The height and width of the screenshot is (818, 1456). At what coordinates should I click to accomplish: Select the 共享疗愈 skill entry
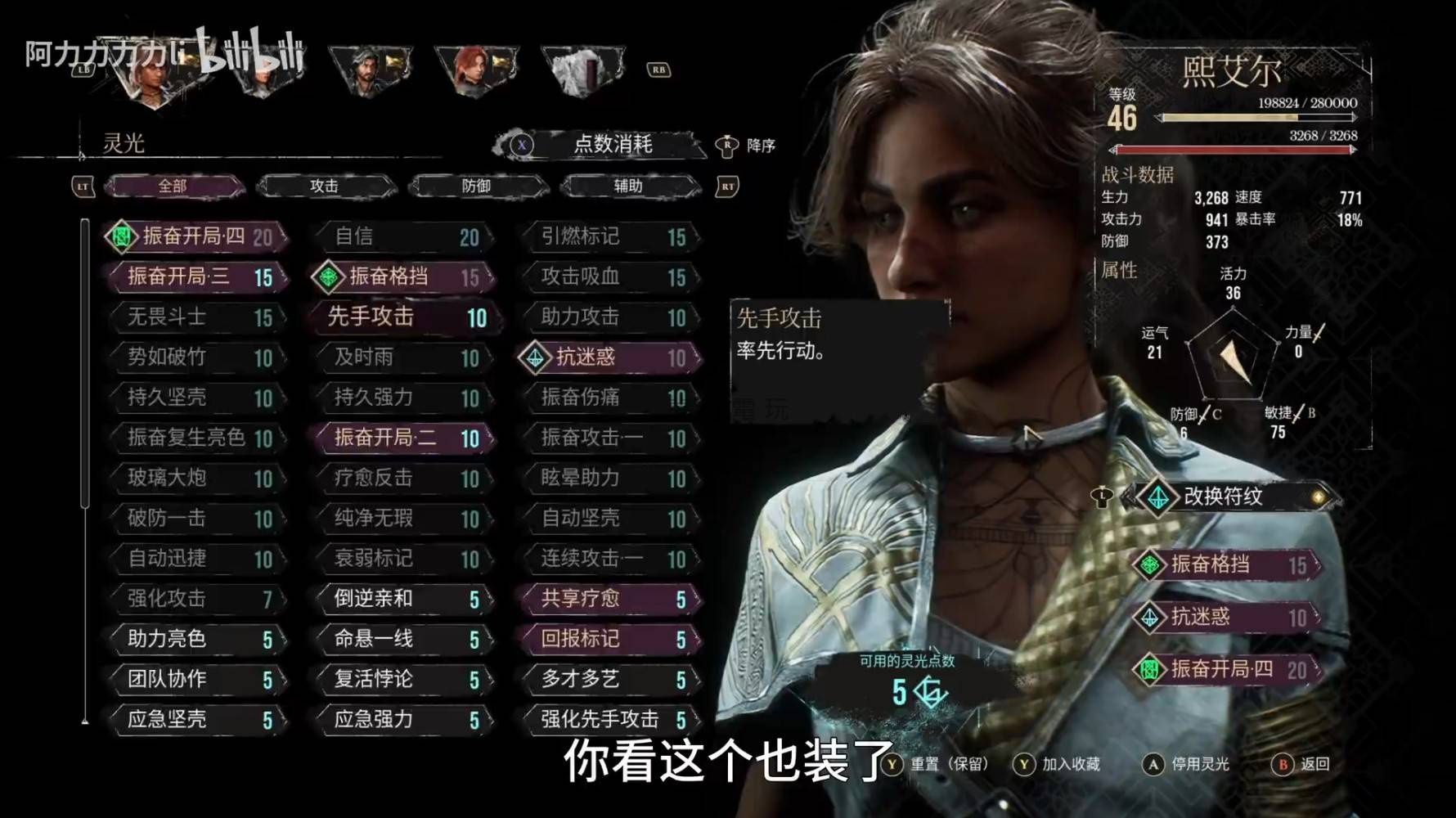point(610,599)
